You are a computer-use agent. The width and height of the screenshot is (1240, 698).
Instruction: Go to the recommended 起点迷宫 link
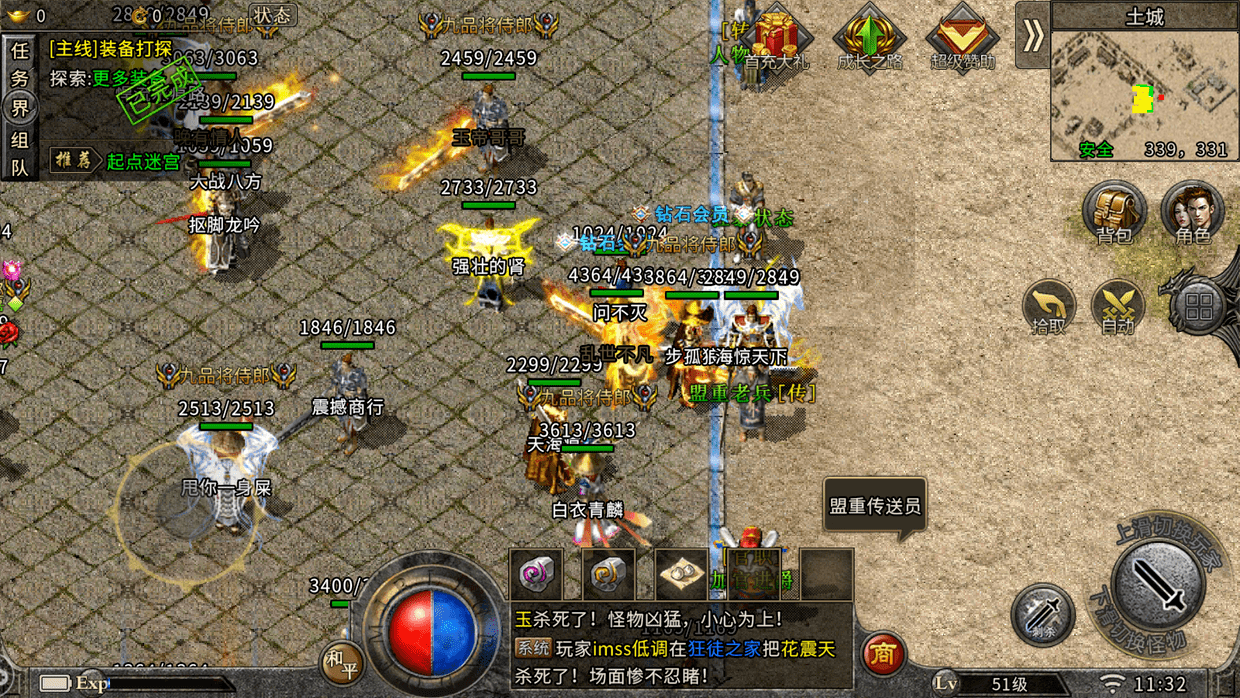pos(142,161)
